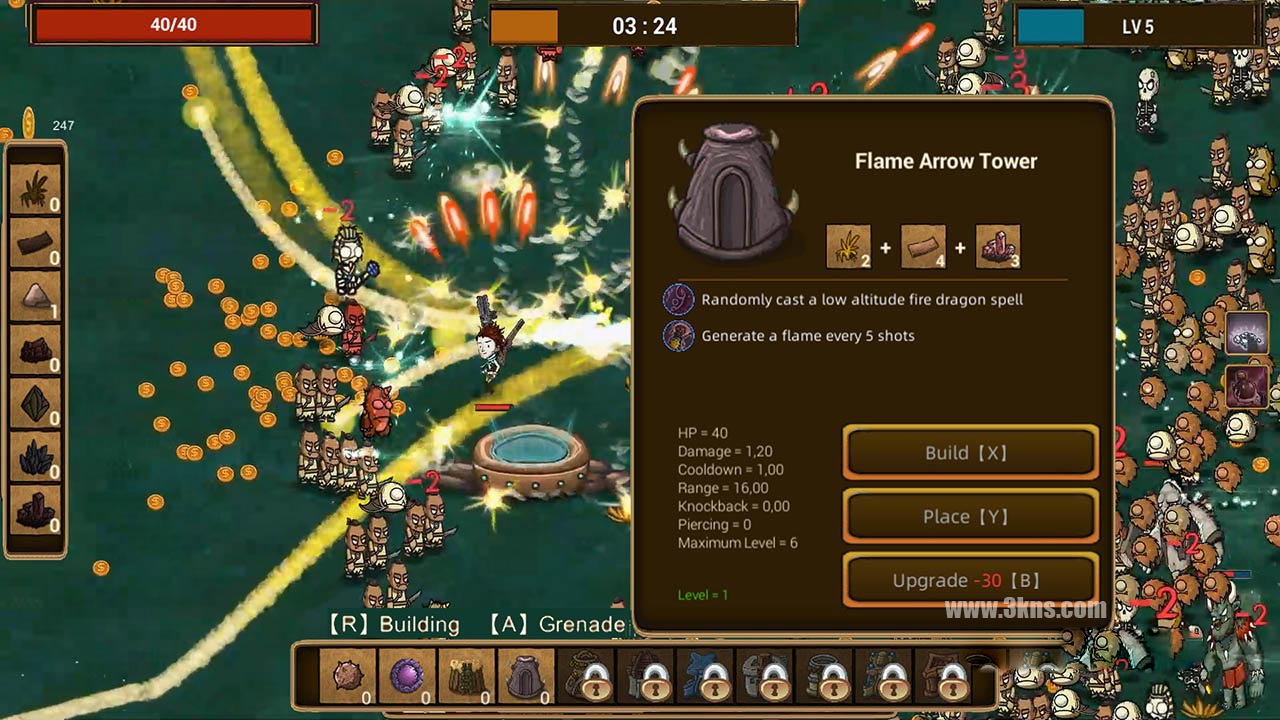Viewport: 1280px width, 720px height.
Task: Click the fire dragon spell perk icon
Action: pos(678,299)
